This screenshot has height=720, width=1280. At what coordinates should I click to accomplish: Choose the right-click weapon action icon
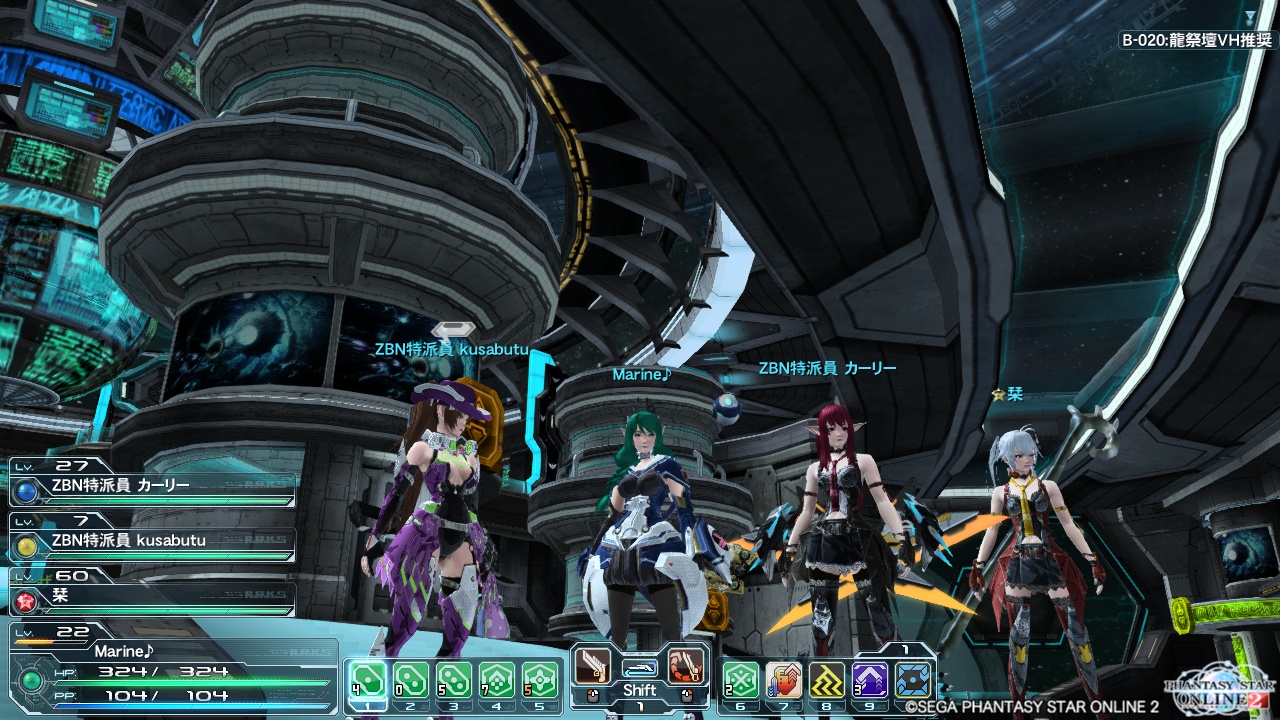tap(687, 665)
